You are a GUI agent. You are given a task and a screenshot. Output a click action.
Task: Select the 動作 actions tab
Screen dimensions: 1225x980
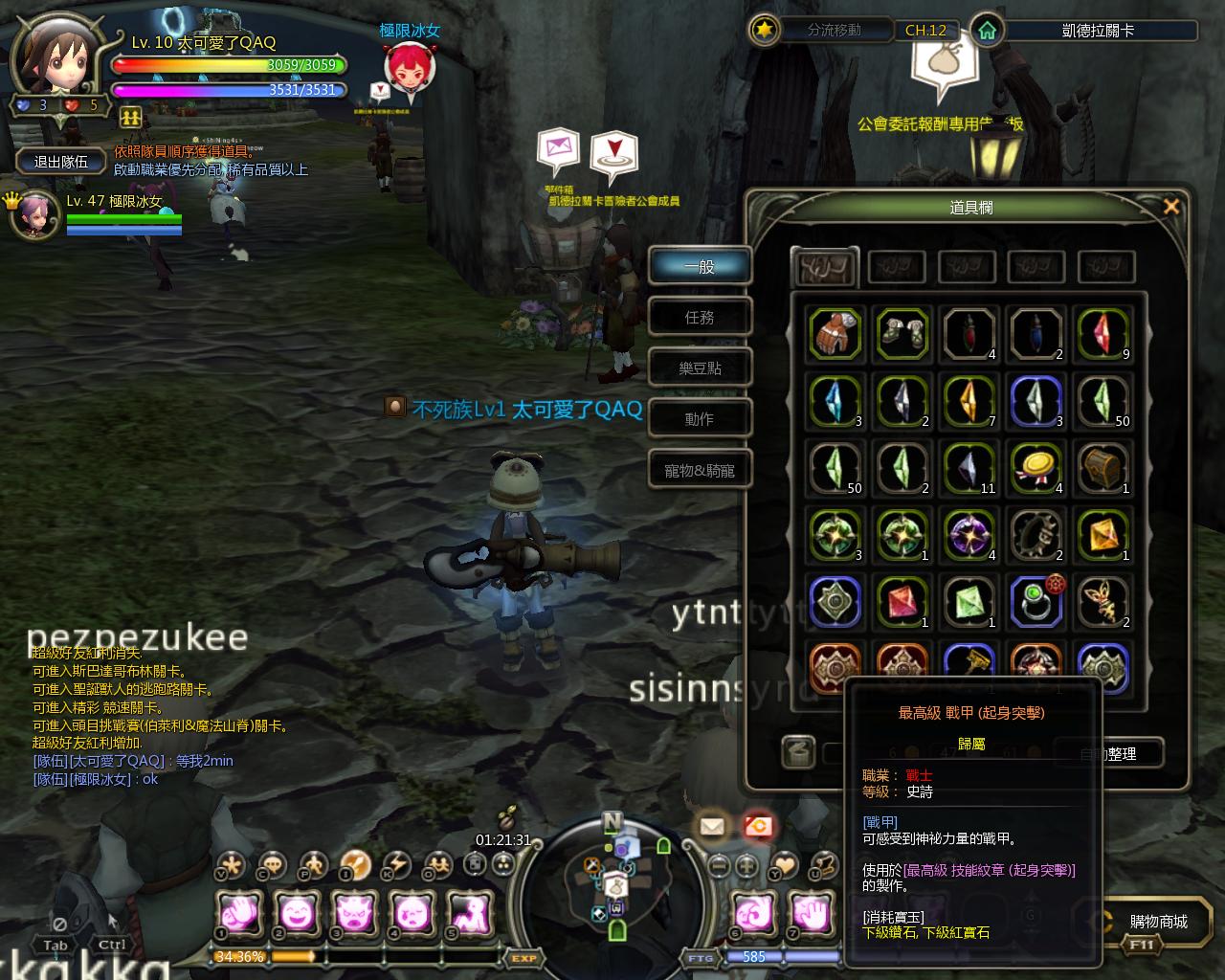pyautogui.click(x=700, y=419)
